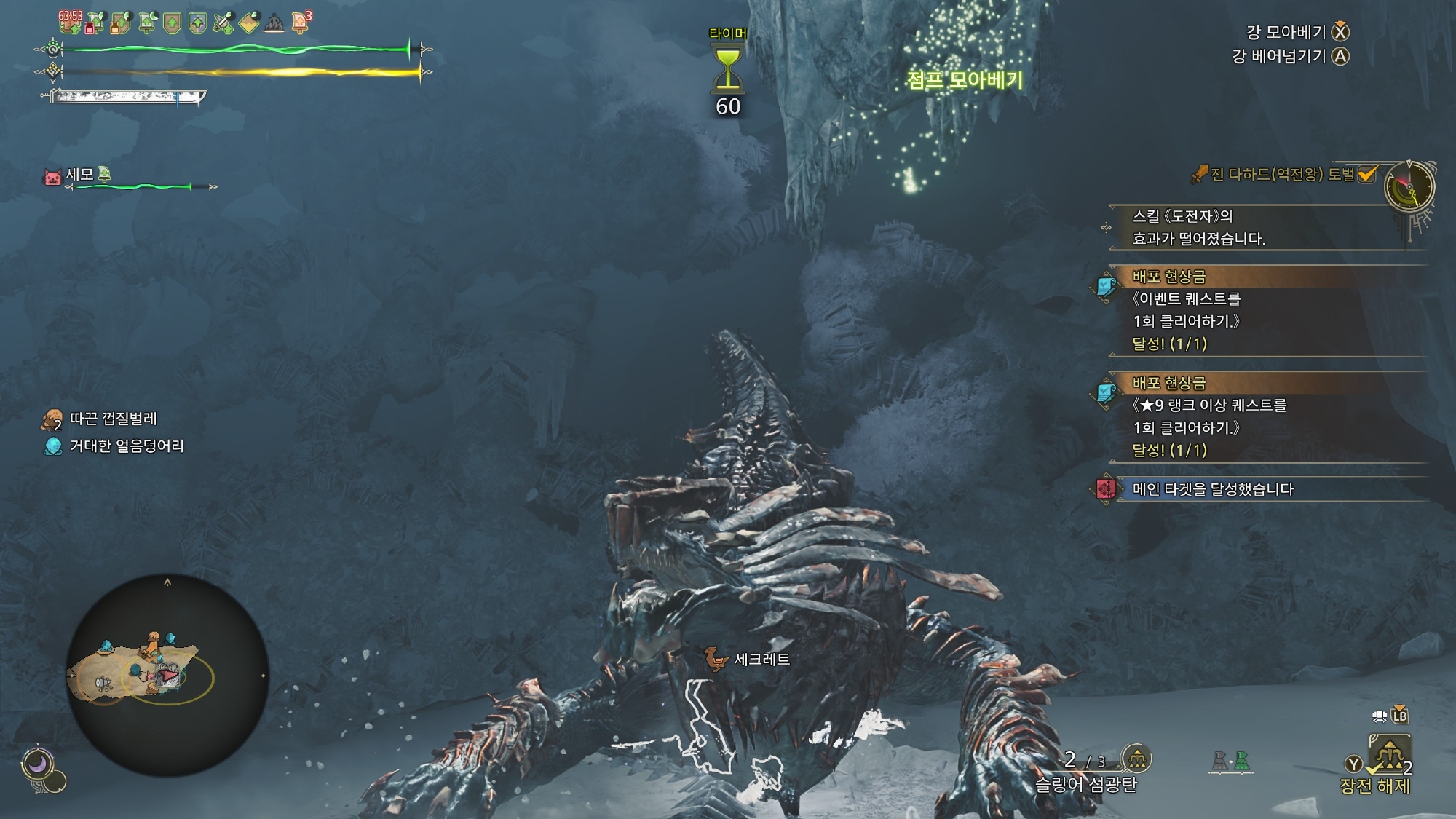The height and width of the screenshot is (819, 1456).
Task: Open the circular minimap
Action: pos(167,675)
